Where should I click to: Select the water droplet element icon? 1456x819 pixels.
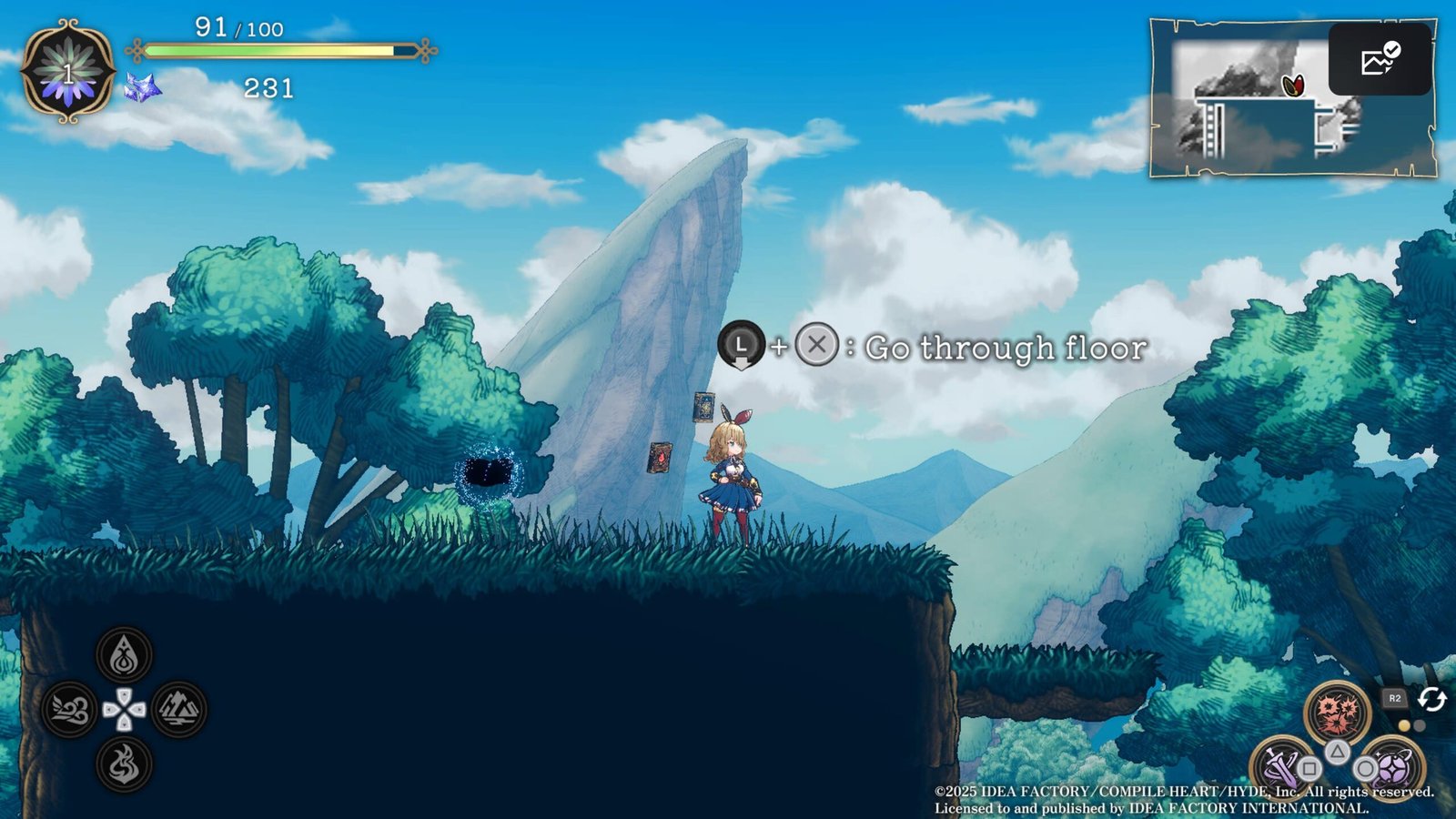coord(124,655)
